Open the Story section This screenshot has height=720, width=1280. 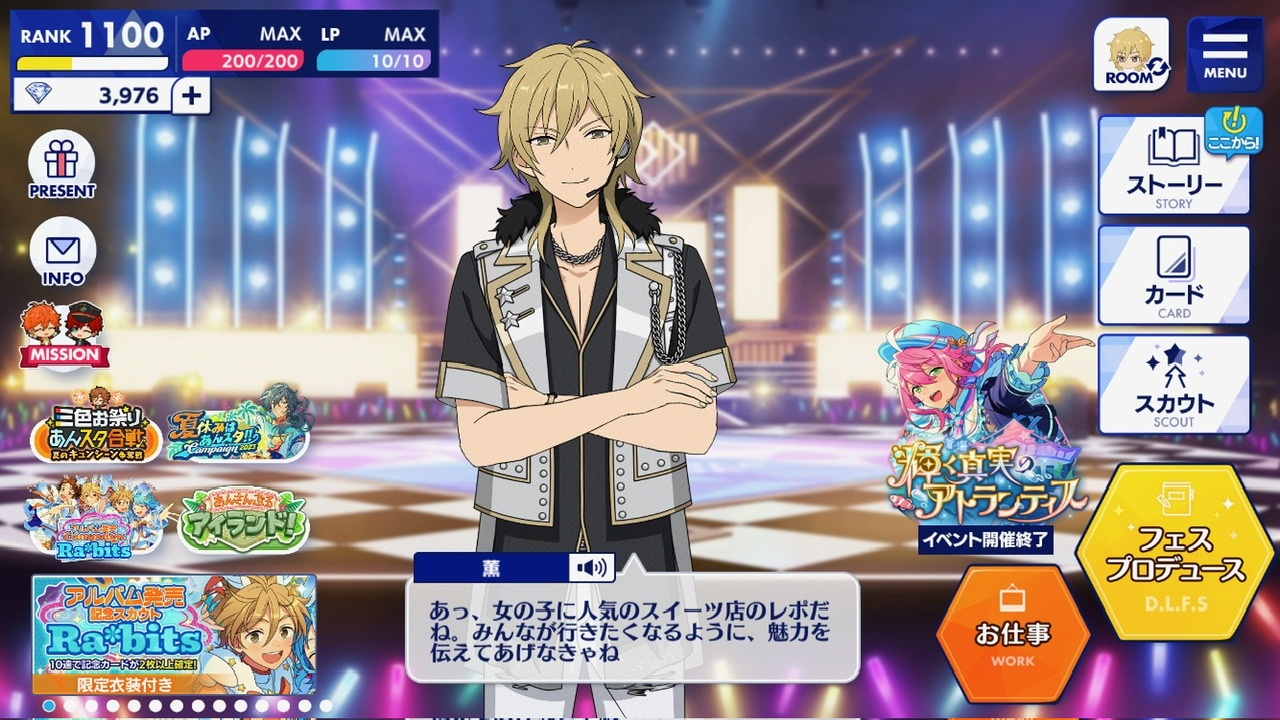pos(1174,166)
